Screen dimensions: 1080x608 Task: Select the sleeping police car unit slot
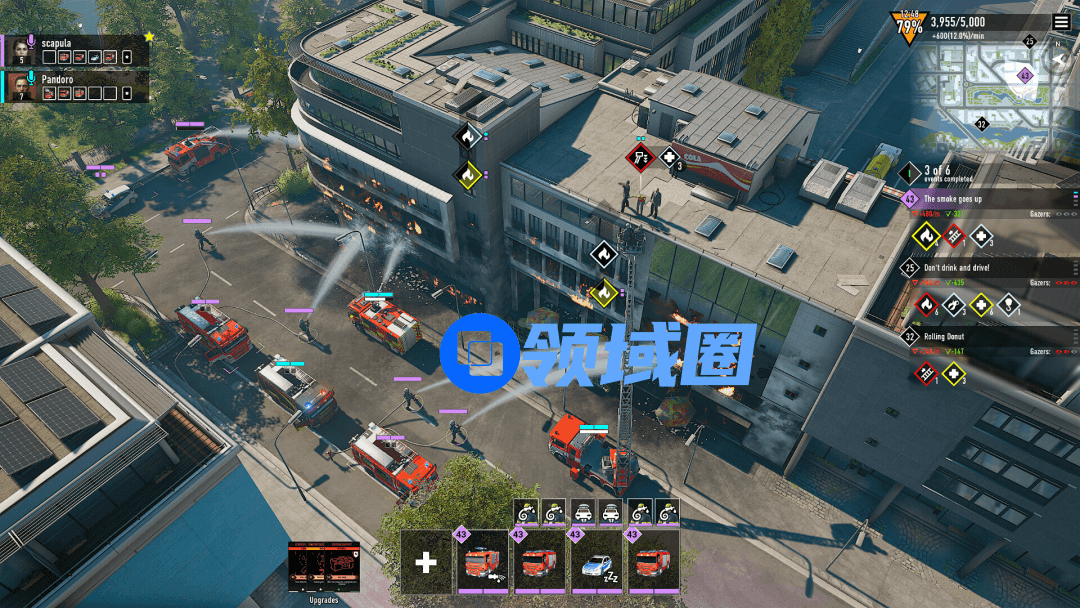point(597,562)
